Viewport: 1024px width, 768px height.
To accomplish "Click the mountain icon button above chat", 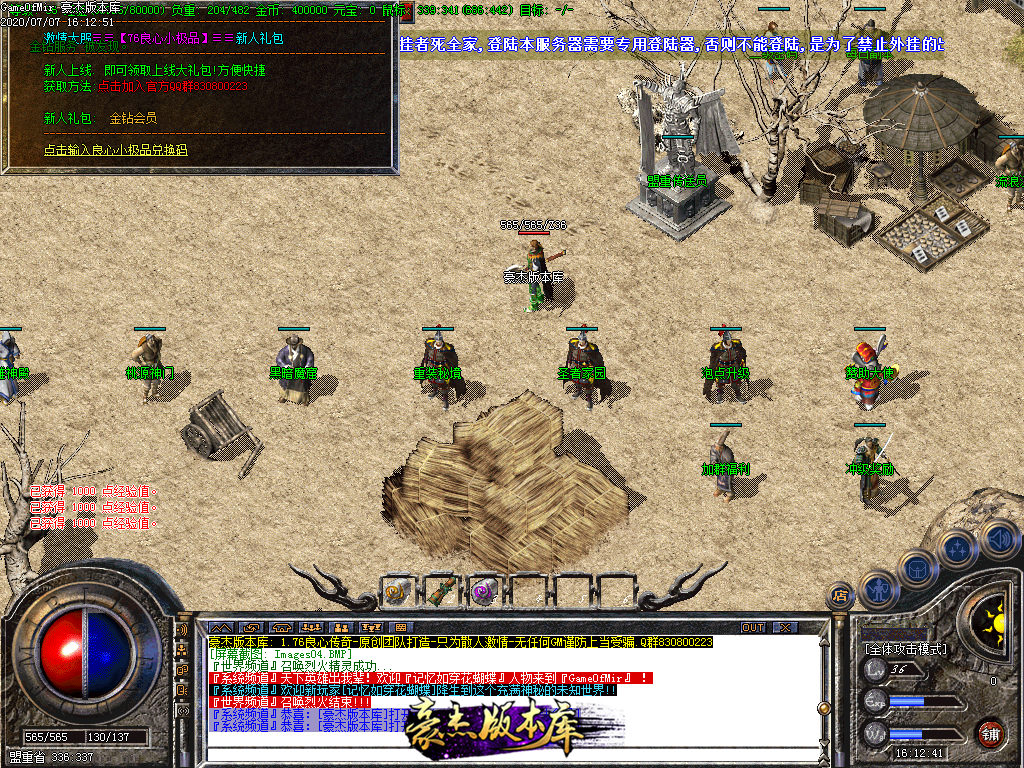I will click(x=219, y=627).
